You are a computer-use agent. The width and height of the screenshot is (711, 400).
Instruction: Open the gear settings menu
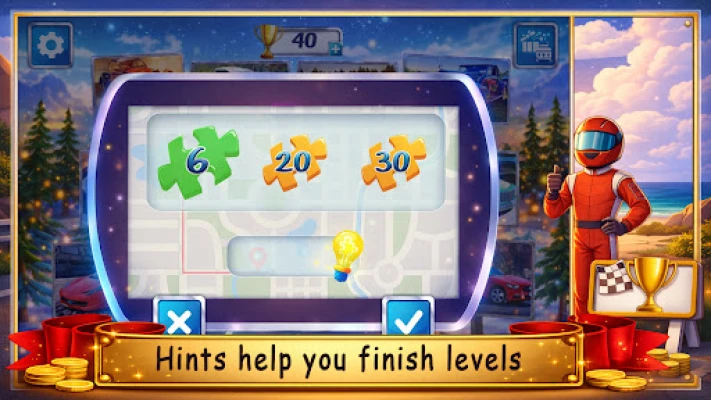[x=49, y=44]
